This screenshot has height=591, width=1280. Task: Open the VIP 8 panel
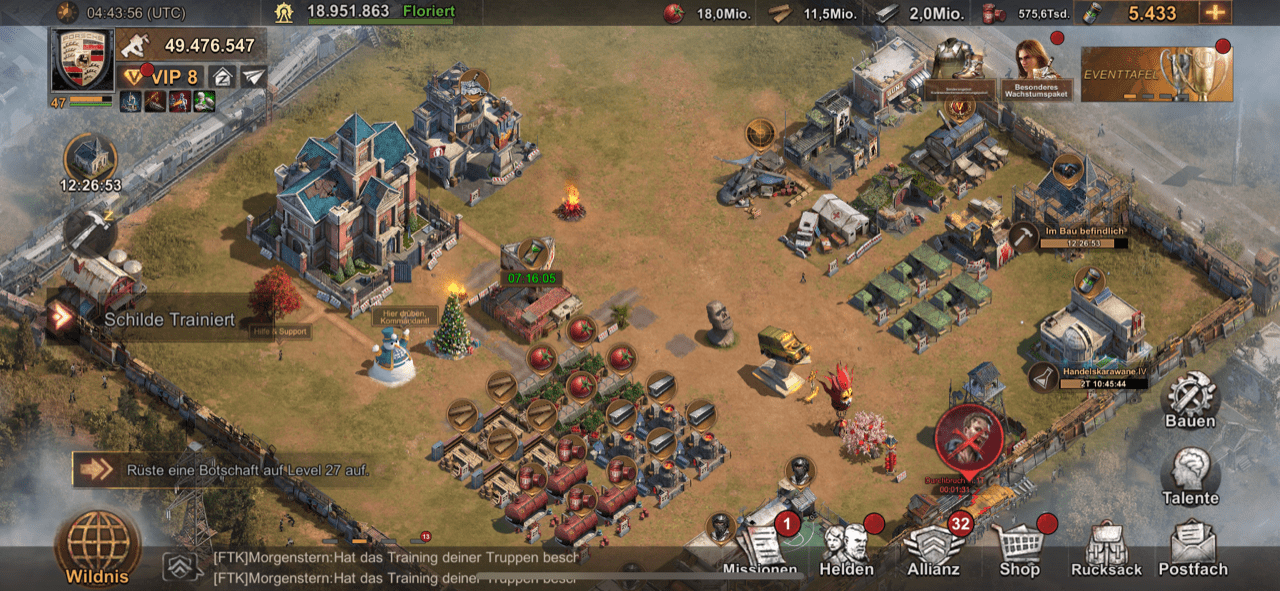160,77
